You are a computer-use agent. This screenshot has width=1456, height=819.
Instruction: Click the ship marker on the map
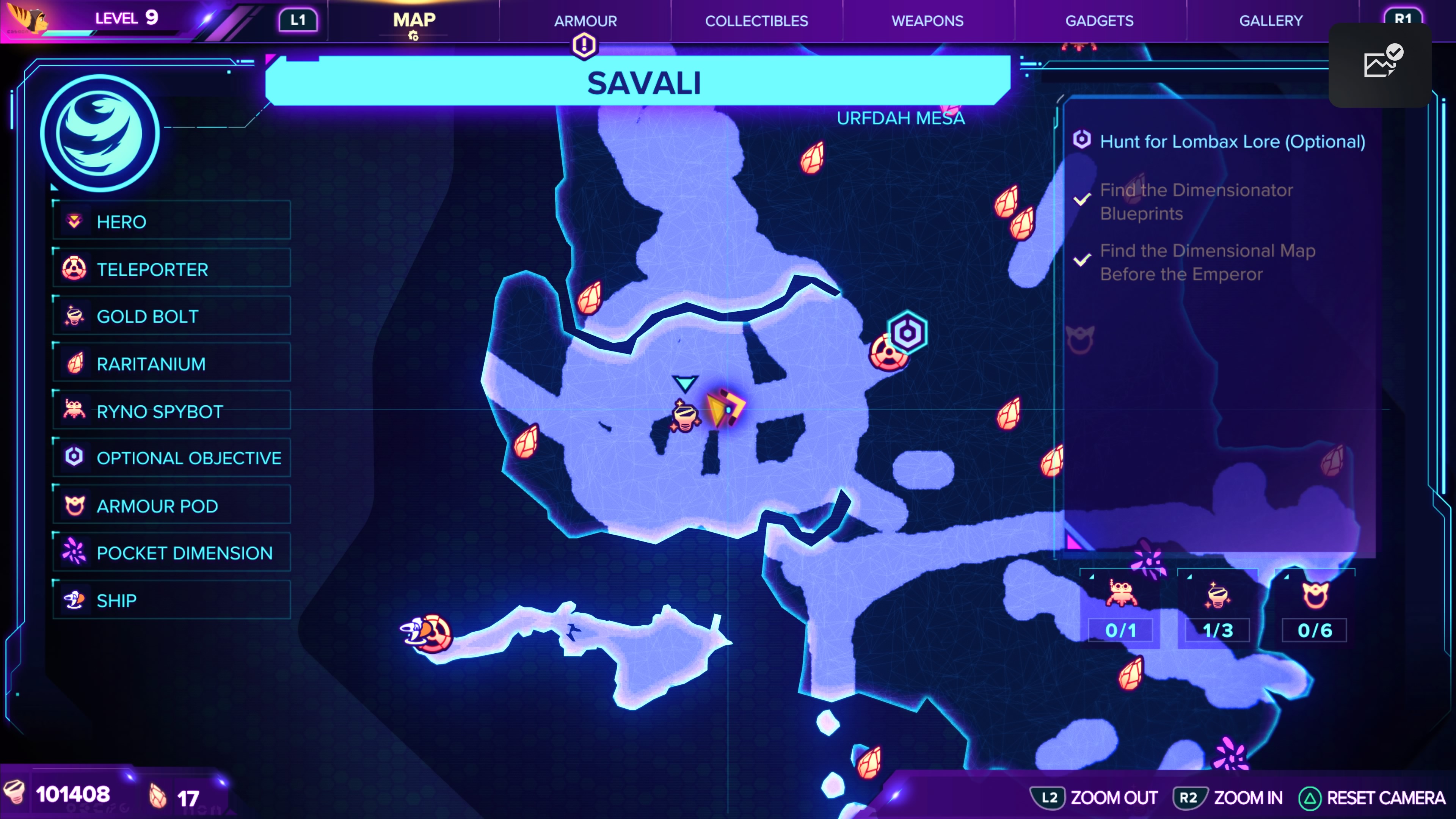click(x=415, y=631)
